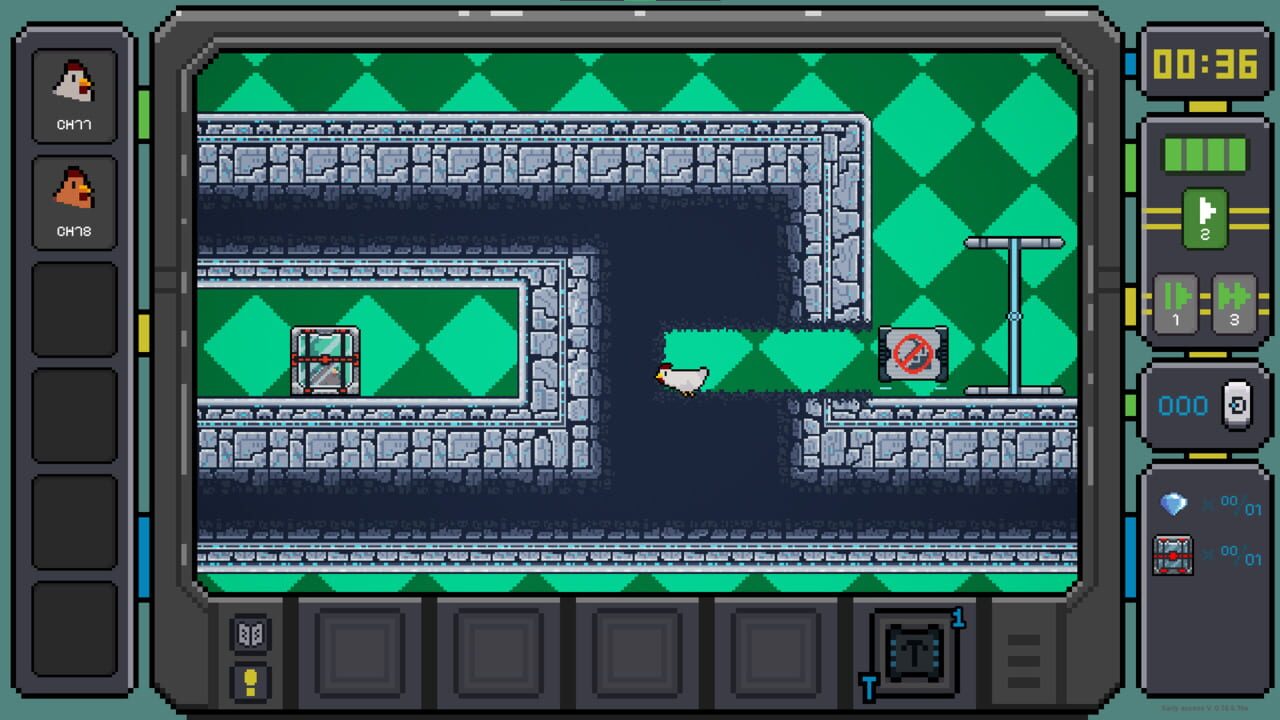Click the diamond collectible counter icon
This screenshot has width=1280, height=720.
1172,503
